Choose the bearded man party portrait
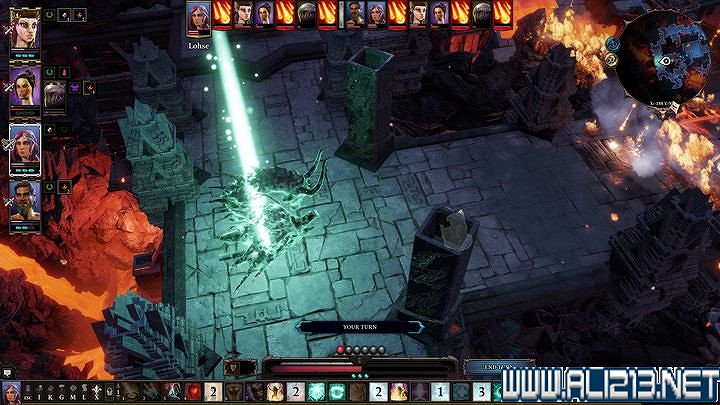This screenshot has width=720, height=405. pos(24,198)
